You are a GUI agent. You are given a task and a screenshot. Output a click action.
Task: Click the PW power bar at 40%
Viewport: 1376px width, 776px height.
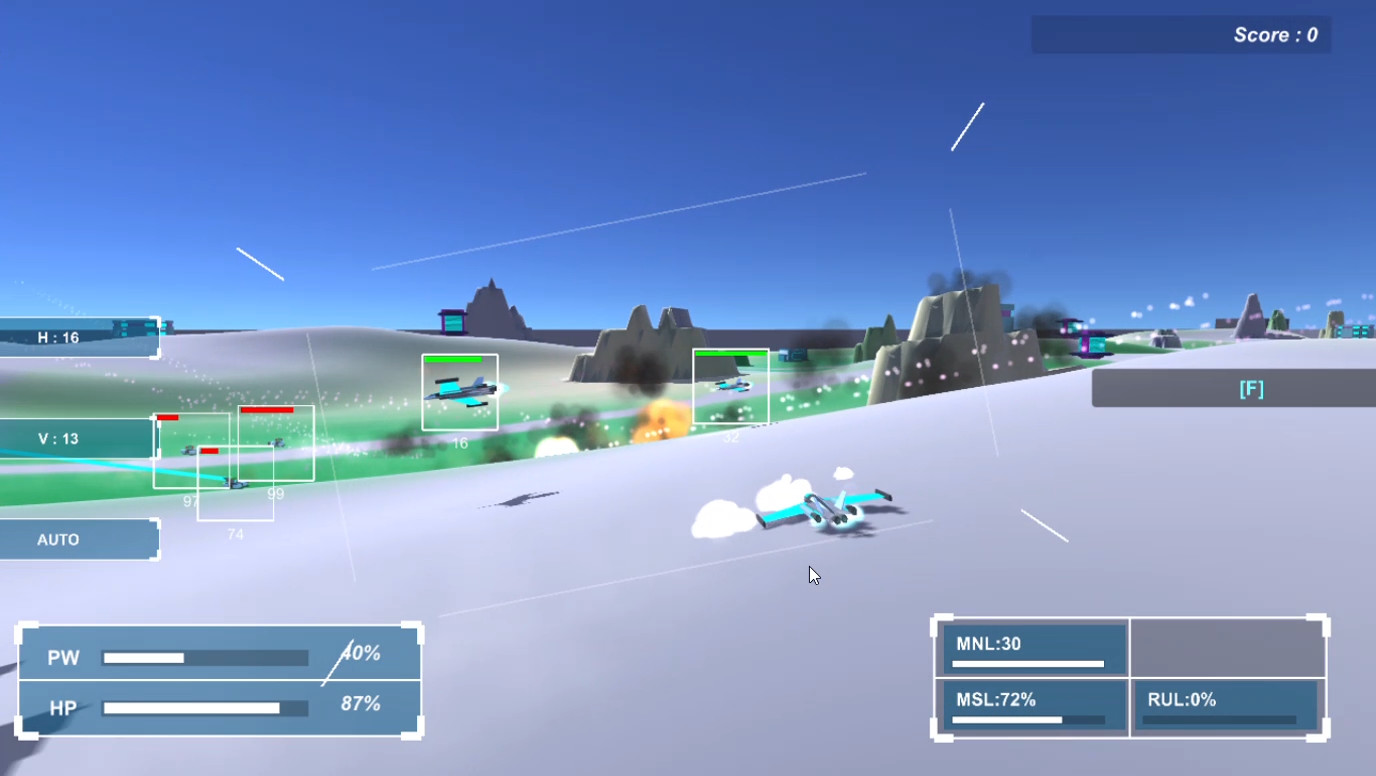[205, 657]
